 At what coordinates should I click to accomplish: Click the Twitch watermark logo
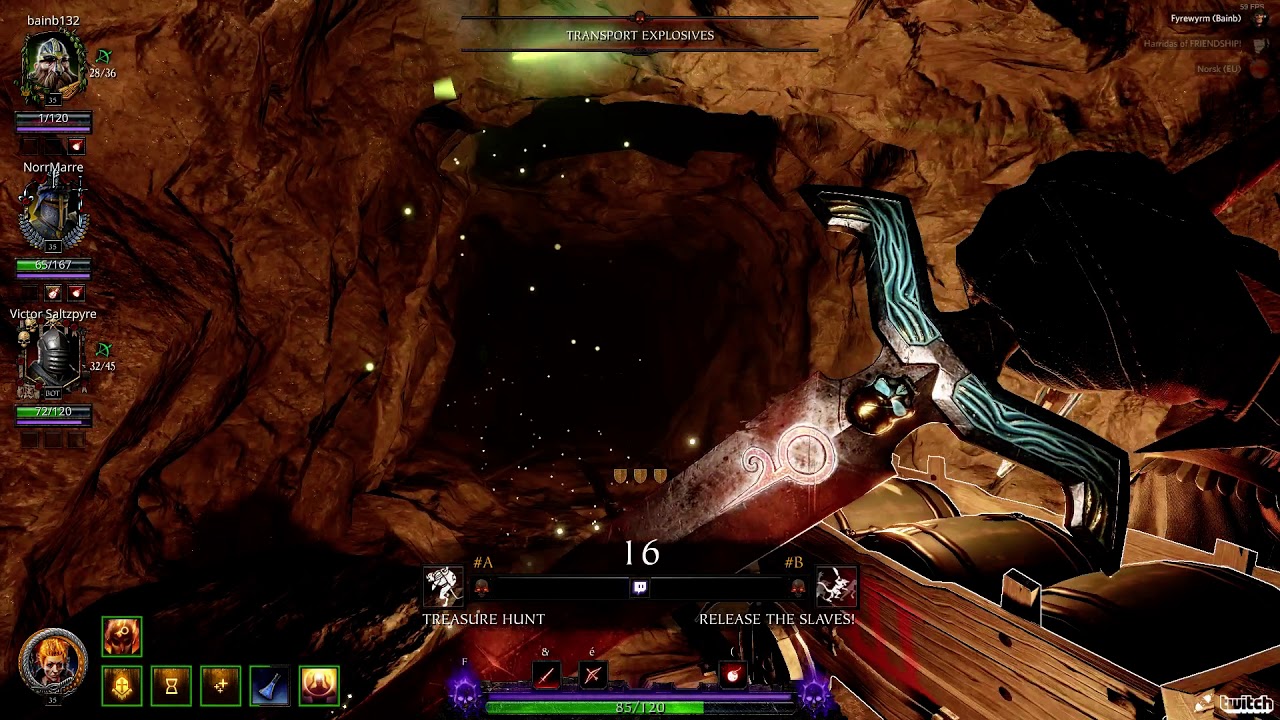pos(1238,703)
